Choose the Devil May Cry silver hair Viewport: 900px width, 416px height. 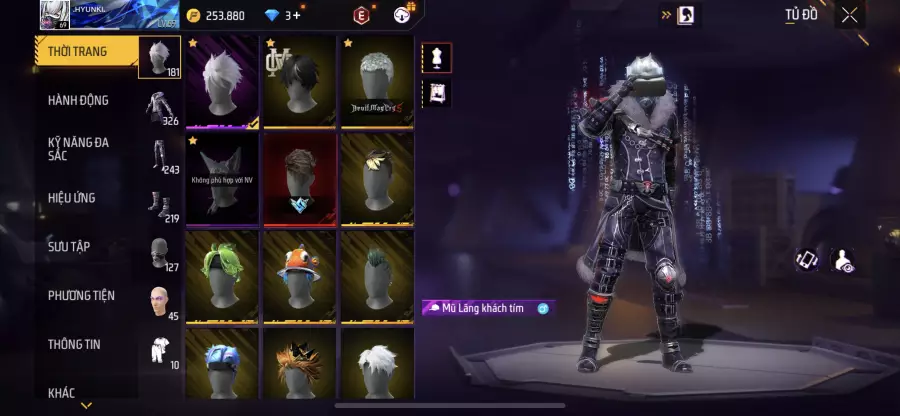tap(375, 82)
